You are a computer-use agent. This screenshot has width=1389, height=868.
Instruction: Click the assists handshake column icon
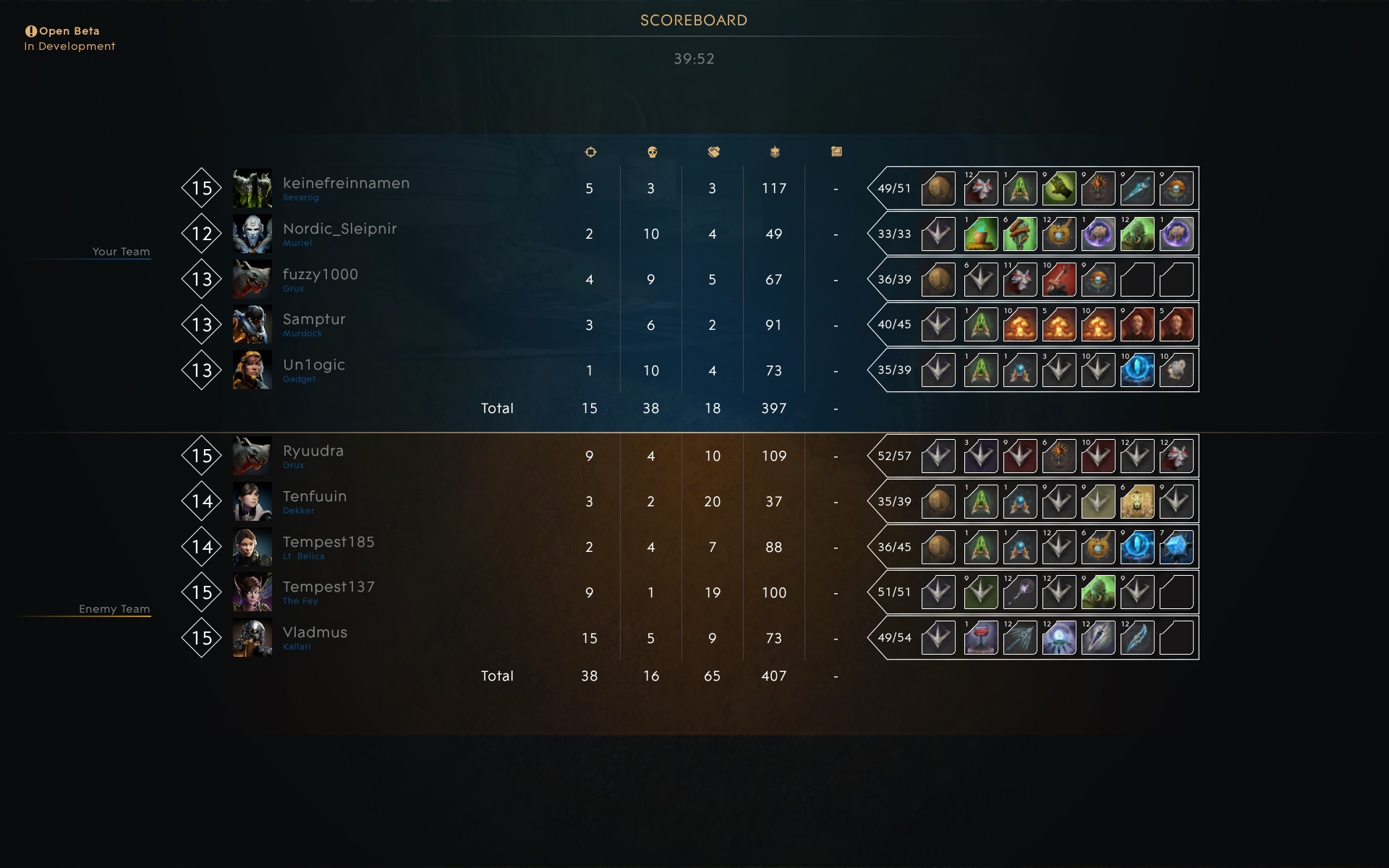pos(713,152)
